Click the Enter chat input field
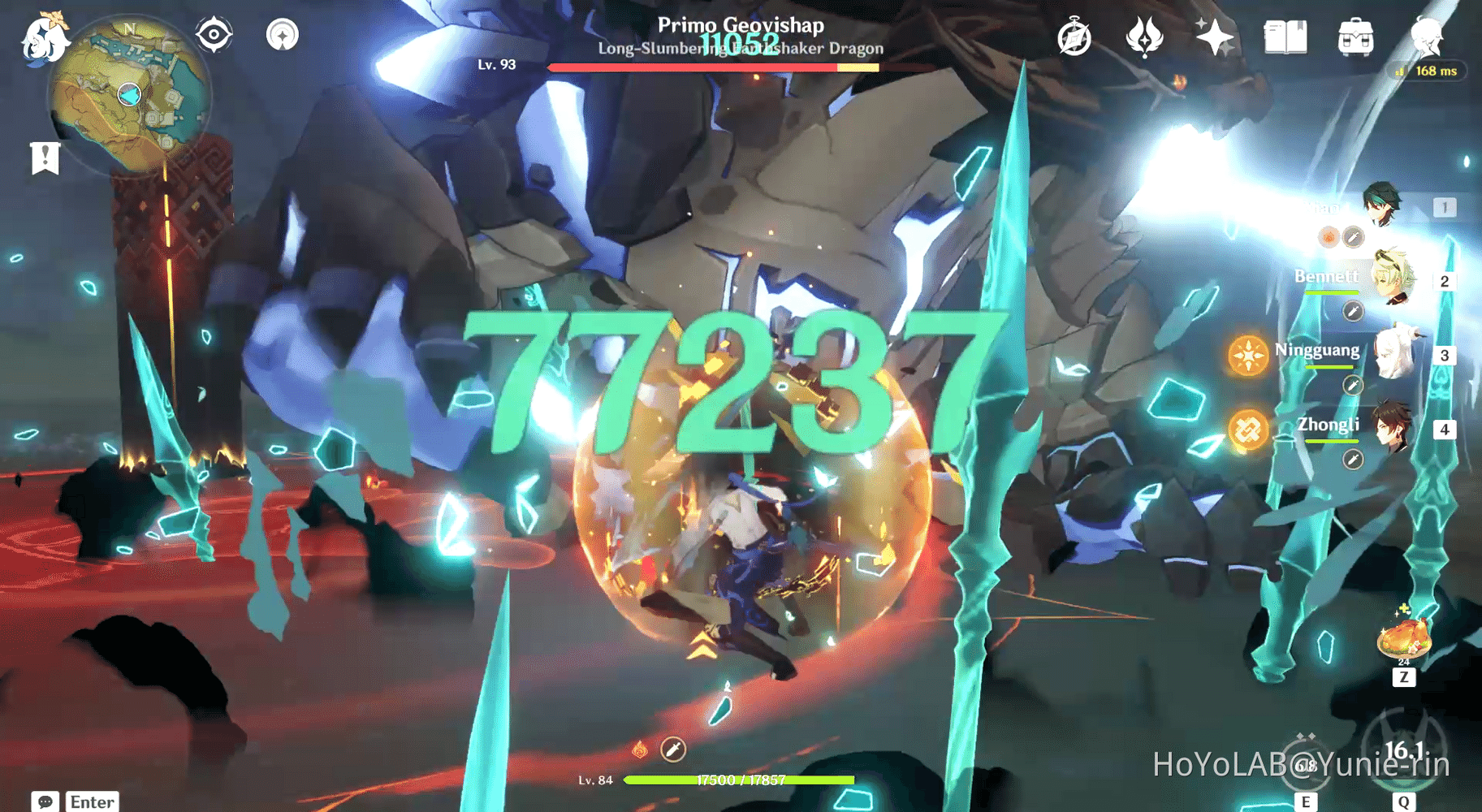 [92, 801]
